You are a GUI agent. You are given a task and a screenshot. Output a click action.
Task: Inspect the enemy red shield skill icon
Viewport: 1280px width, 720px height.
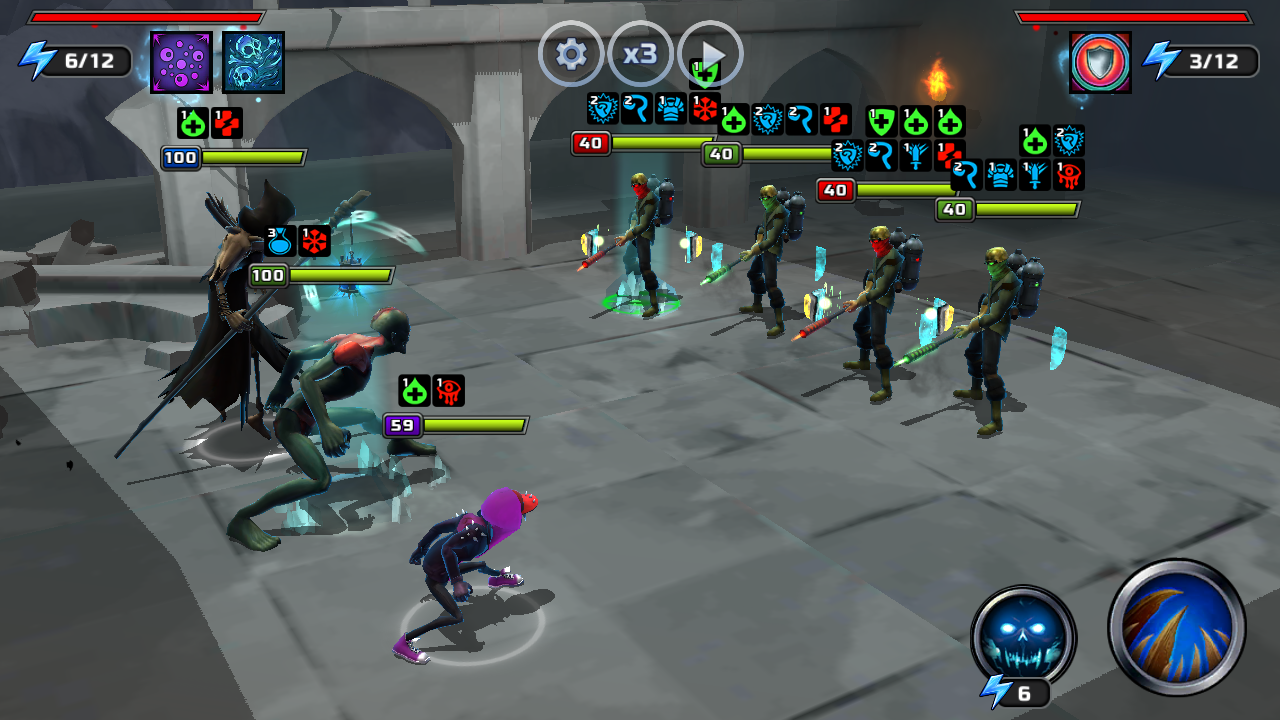(x=1099, y=62)
